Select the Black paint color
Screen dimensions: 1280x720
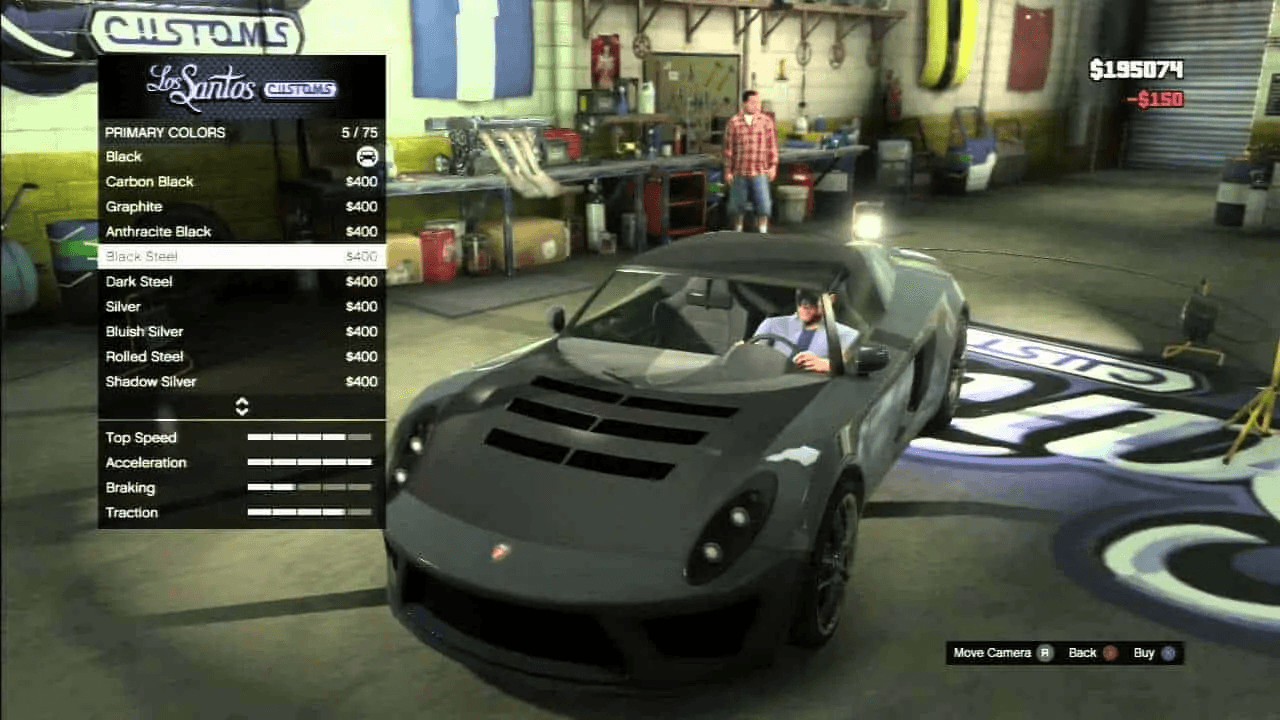tap(241, 157)
